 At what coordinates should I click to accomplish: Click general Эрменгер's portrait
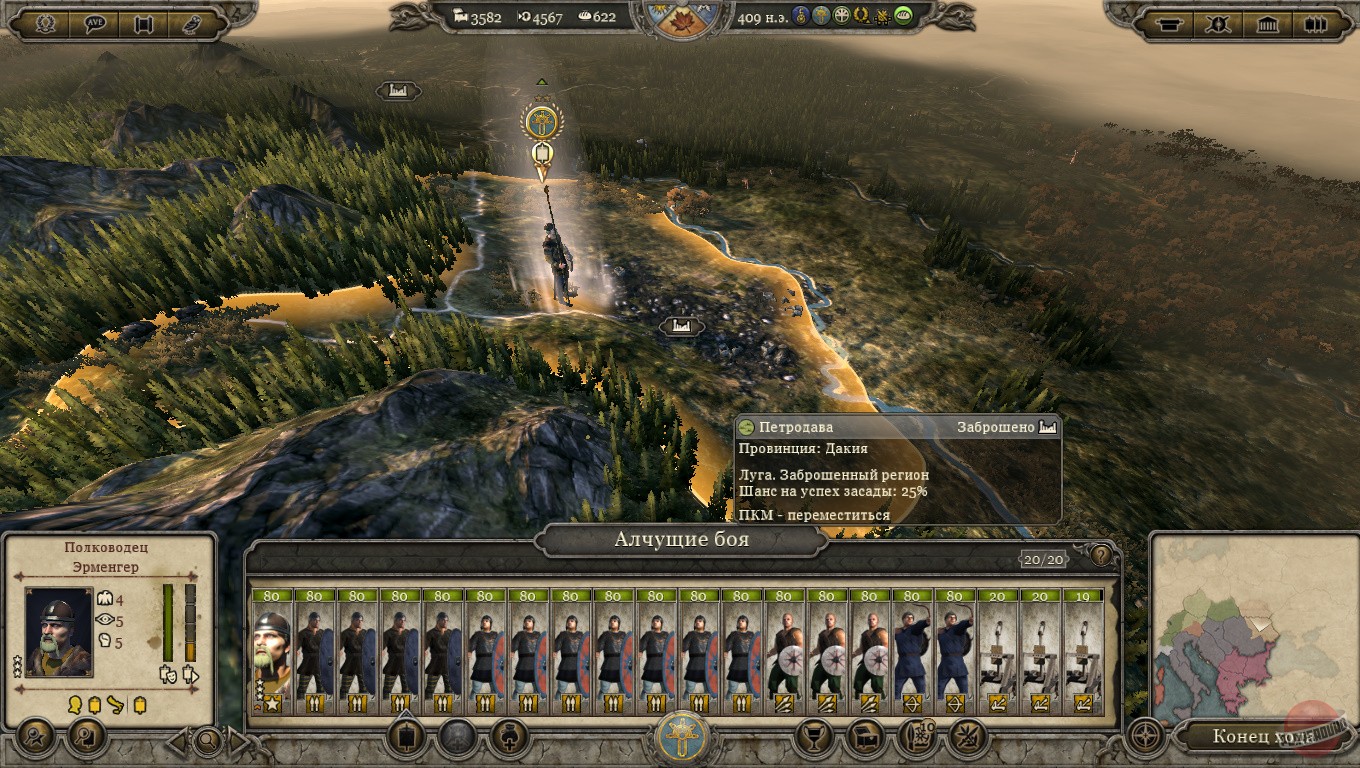point(59,632)
